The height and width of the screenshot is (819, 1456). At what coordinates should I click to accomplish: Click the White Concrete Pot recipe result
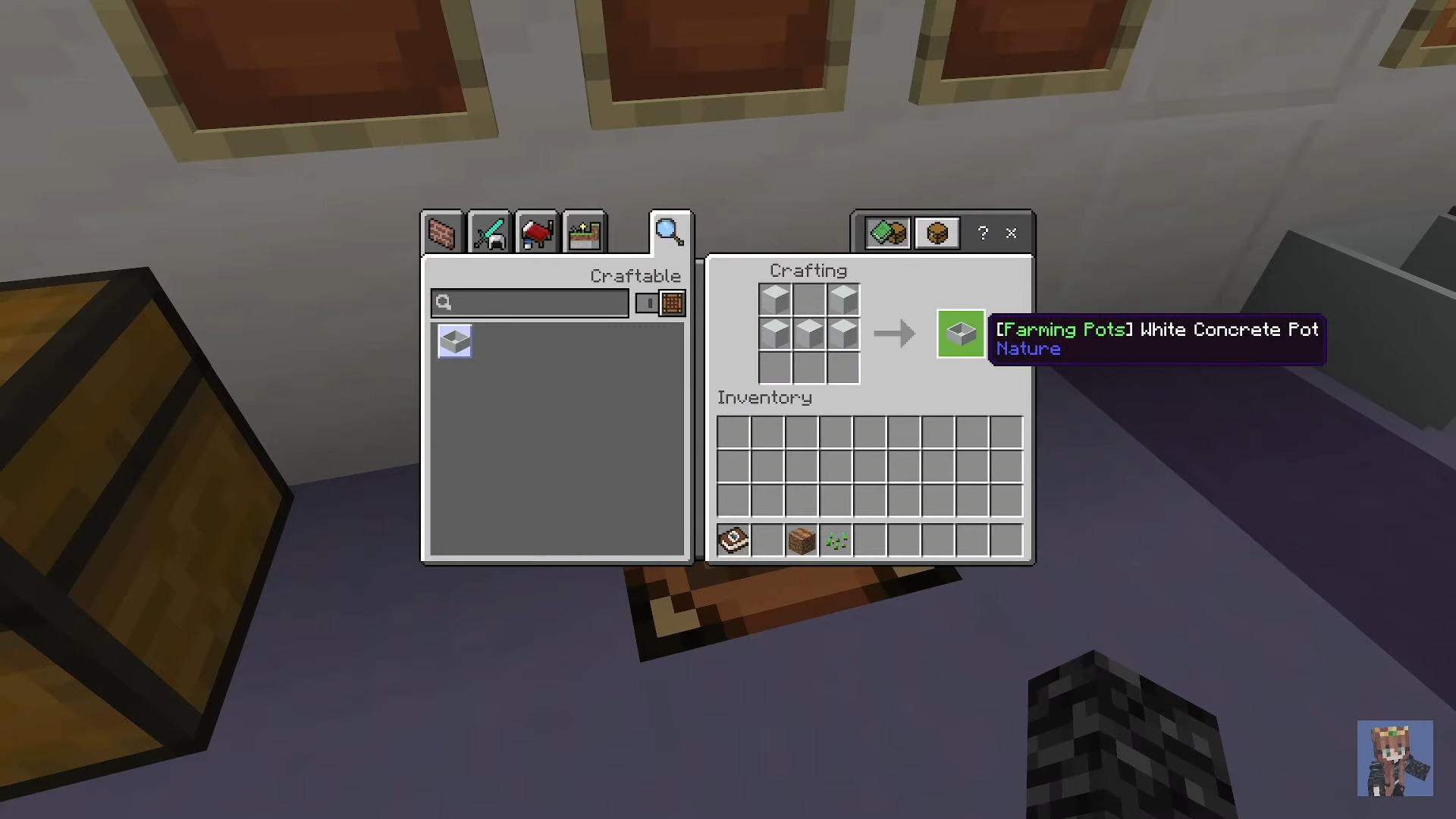961,334
